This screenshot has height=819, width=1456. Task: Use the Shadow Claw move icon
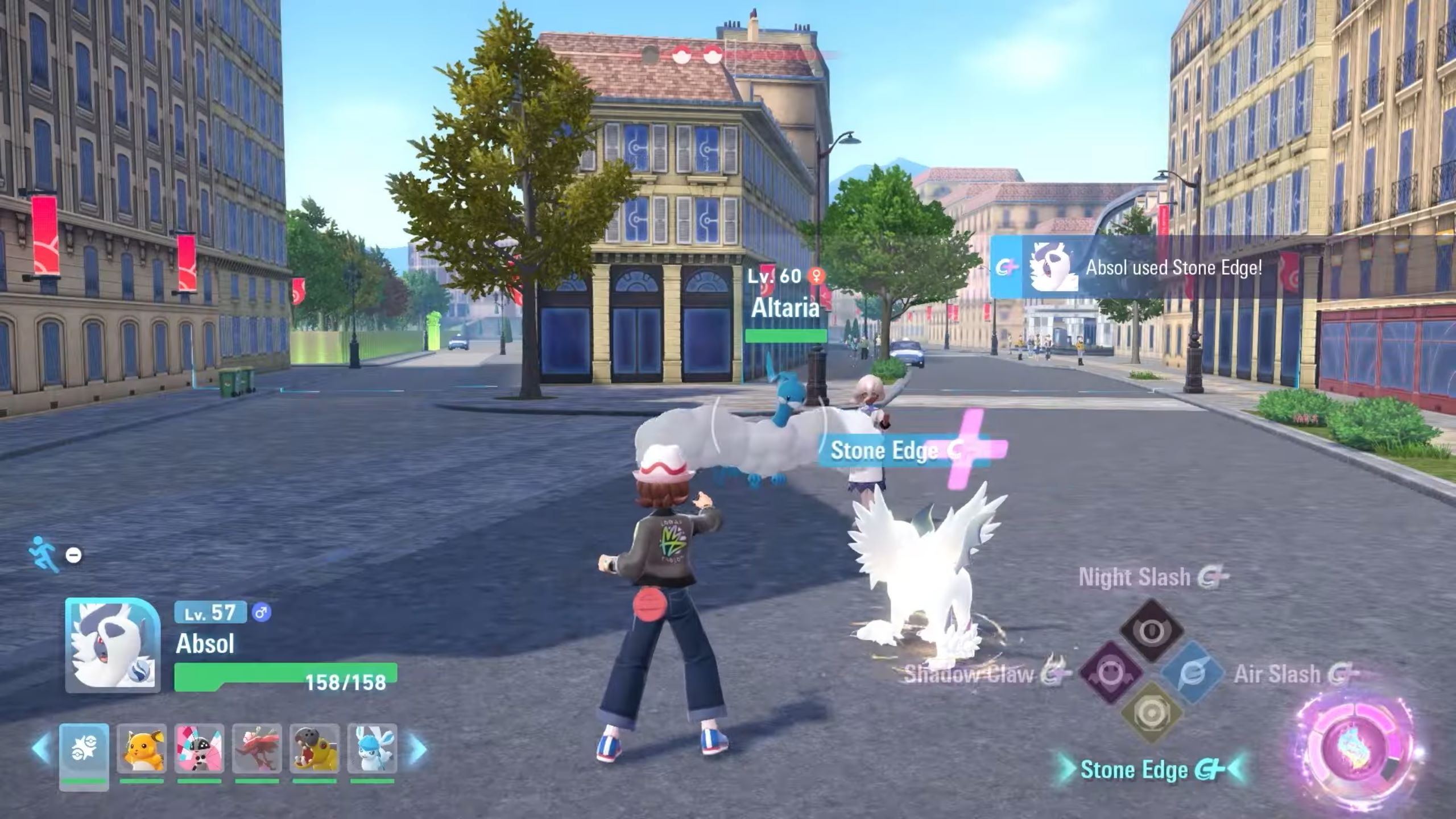[x=1110, y=673]
